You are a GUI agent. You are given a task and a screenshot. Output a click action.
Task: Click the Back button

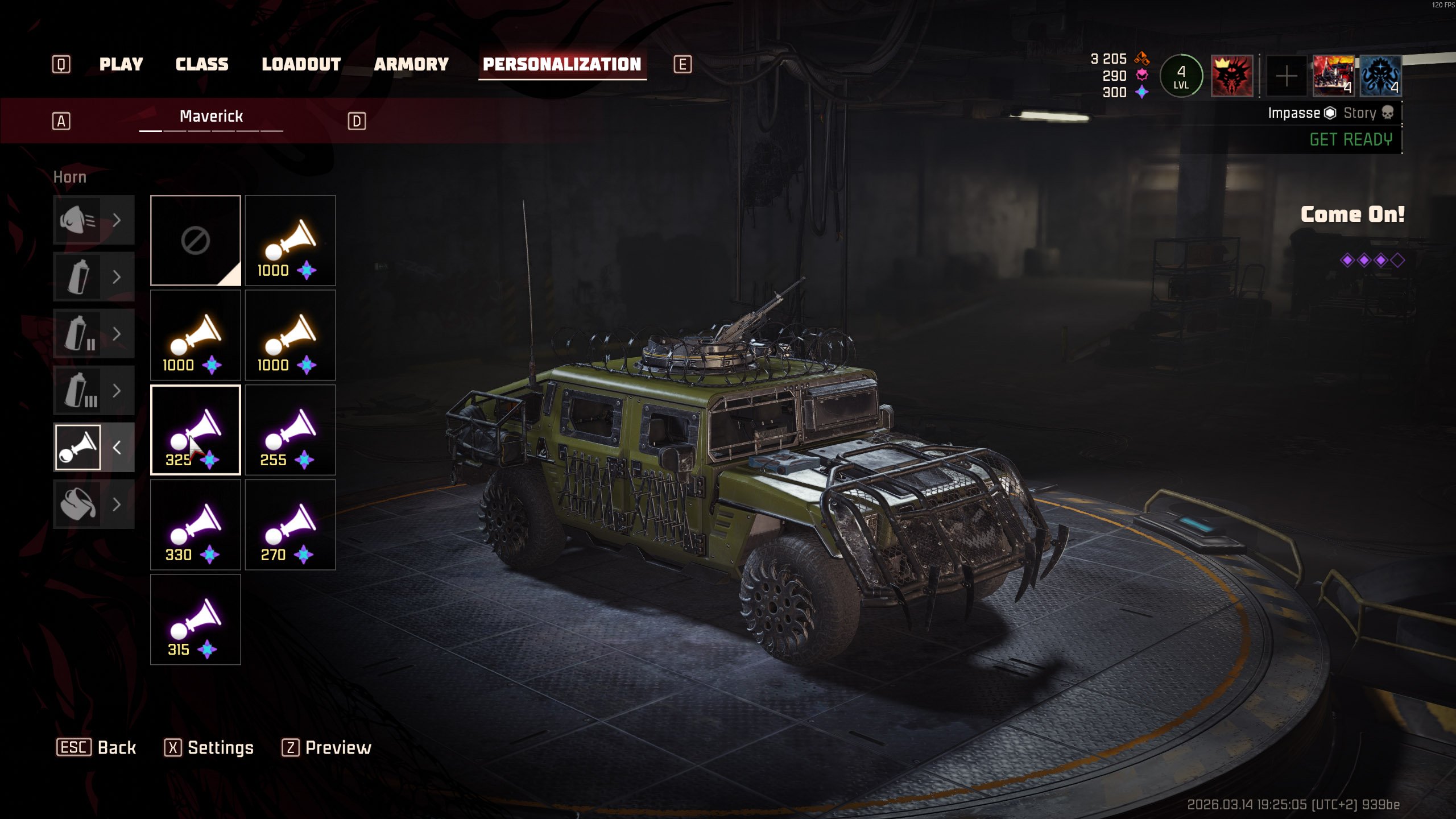coord(97,747)
